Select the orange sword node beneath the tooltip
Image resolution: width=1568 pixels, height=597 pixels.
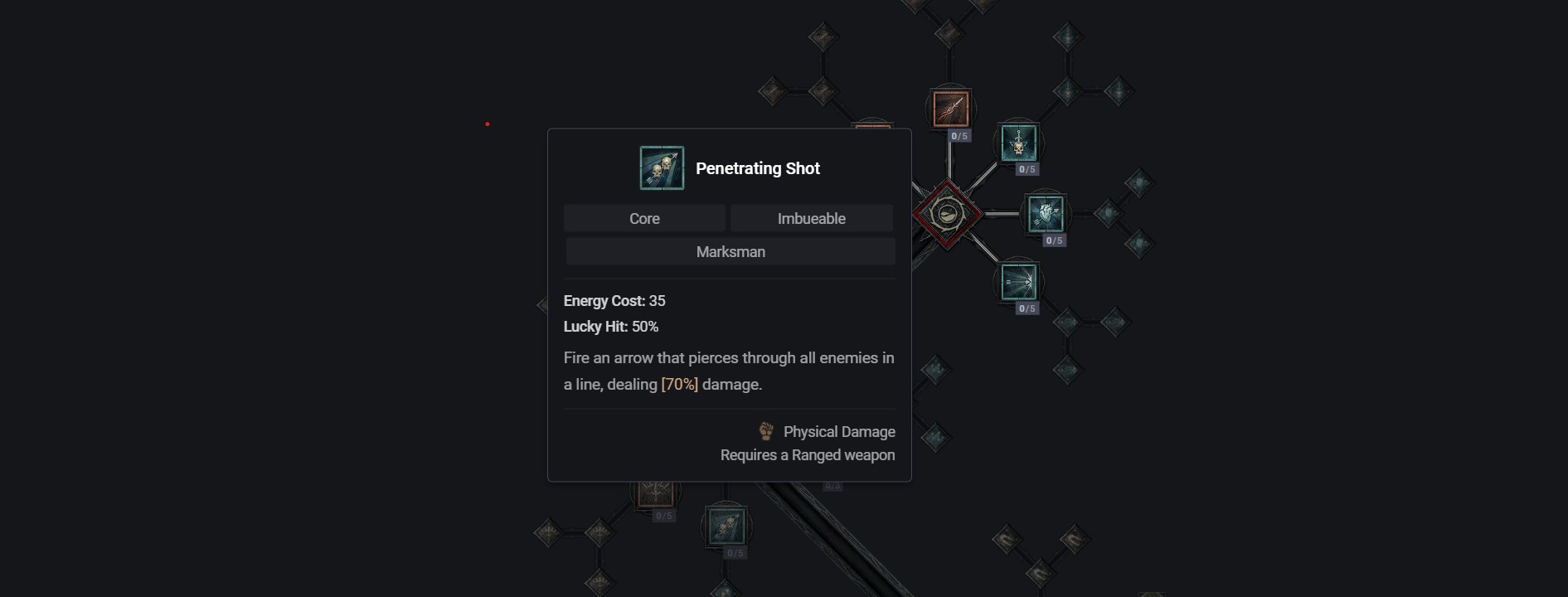[x=655, y=494]
